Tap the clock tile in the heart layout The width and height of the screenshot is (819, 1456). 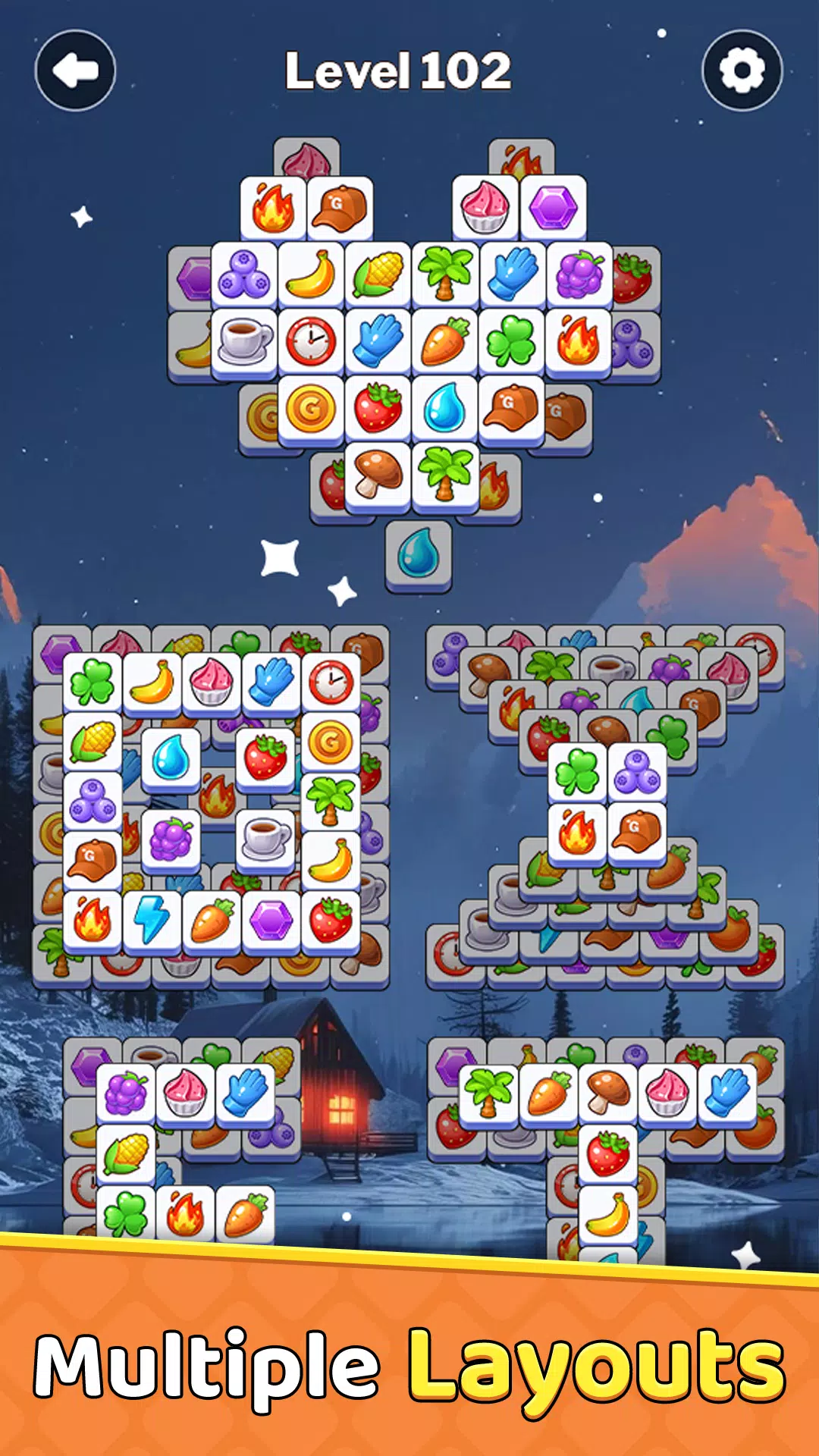click(311, 340)
